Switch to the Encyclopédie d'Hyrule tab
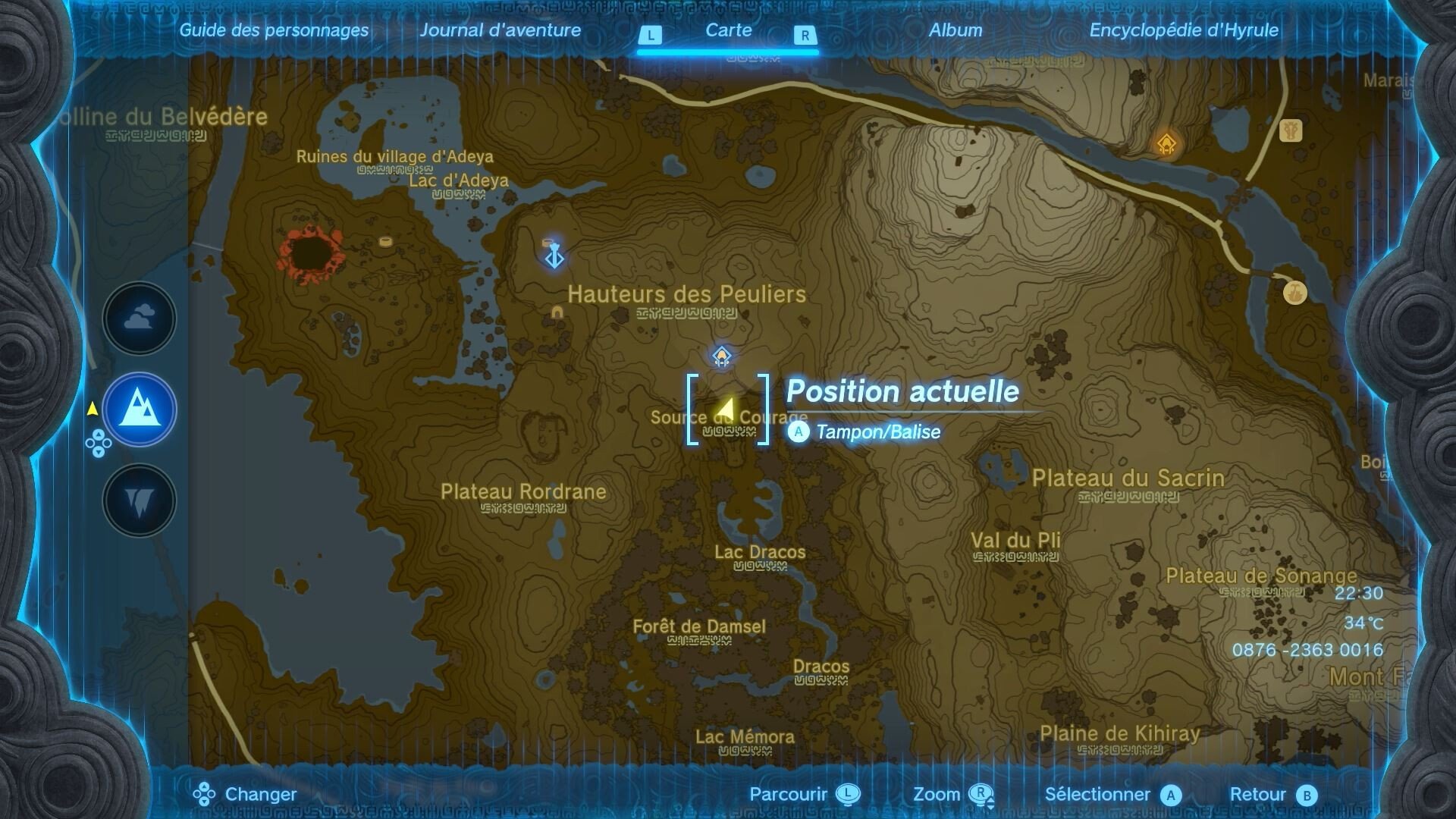1456x819 pixels. click(1184, 30)
